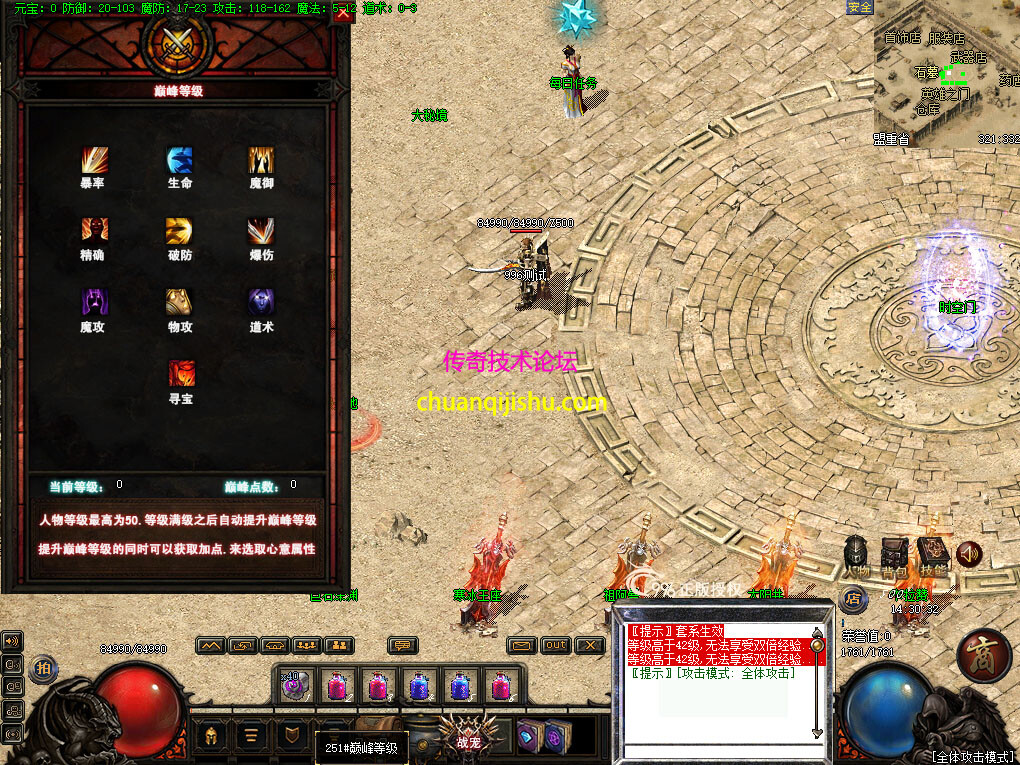Close the 巅峰等级 panel
Image resolution: width=1020 pixels, height=765 pixels.
point(343,14)
